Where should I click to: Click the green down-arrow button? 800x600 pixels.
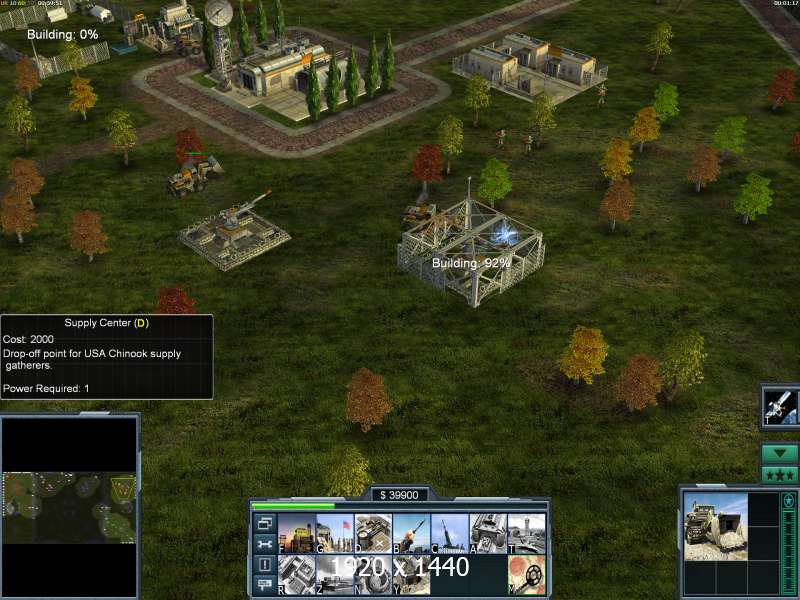click(x=779, y=453)
